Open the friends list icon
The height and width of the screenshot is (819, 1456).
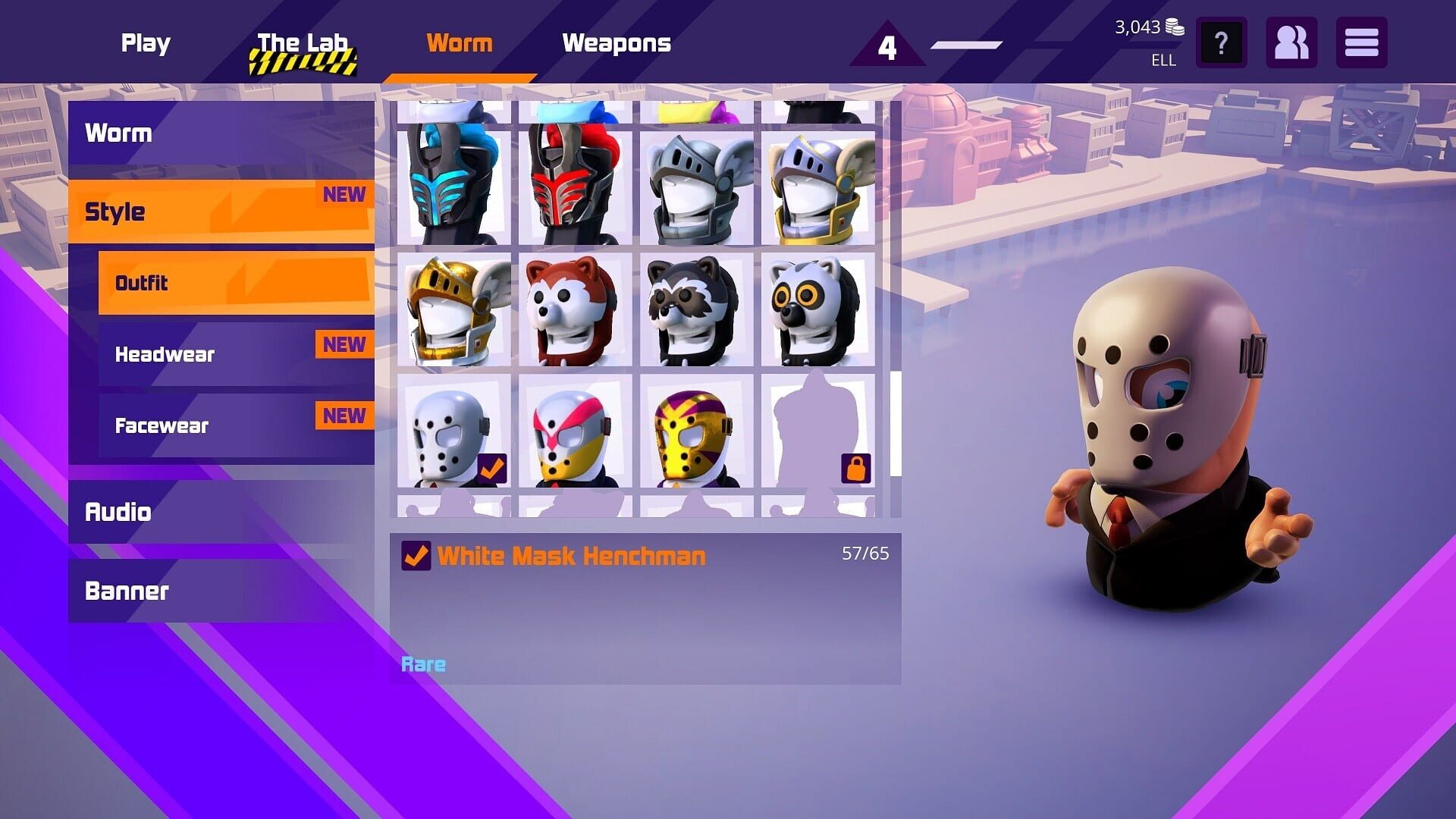(x=1291, y=43)
